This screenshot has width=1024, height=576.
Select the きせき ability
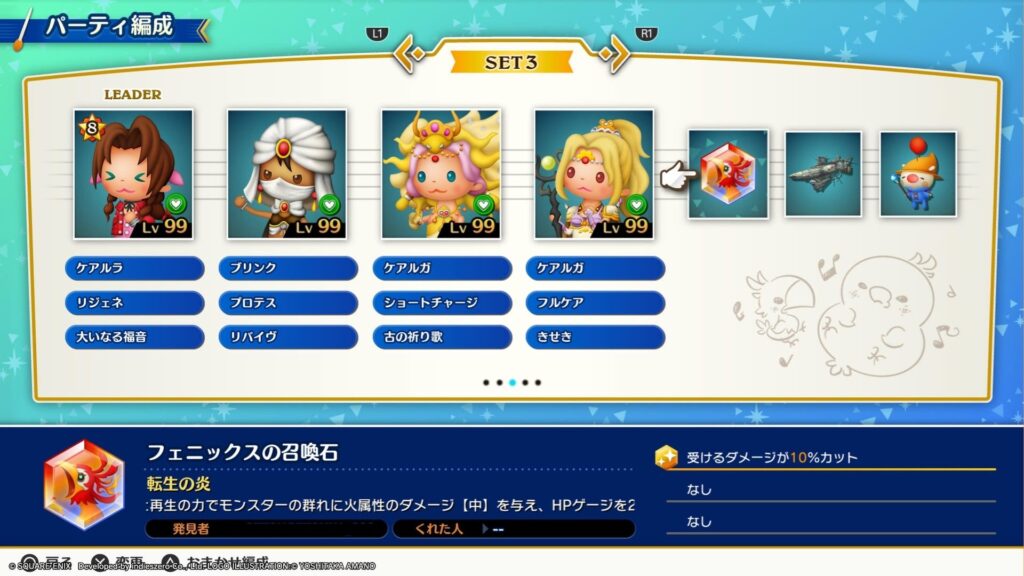click(595, 337)
